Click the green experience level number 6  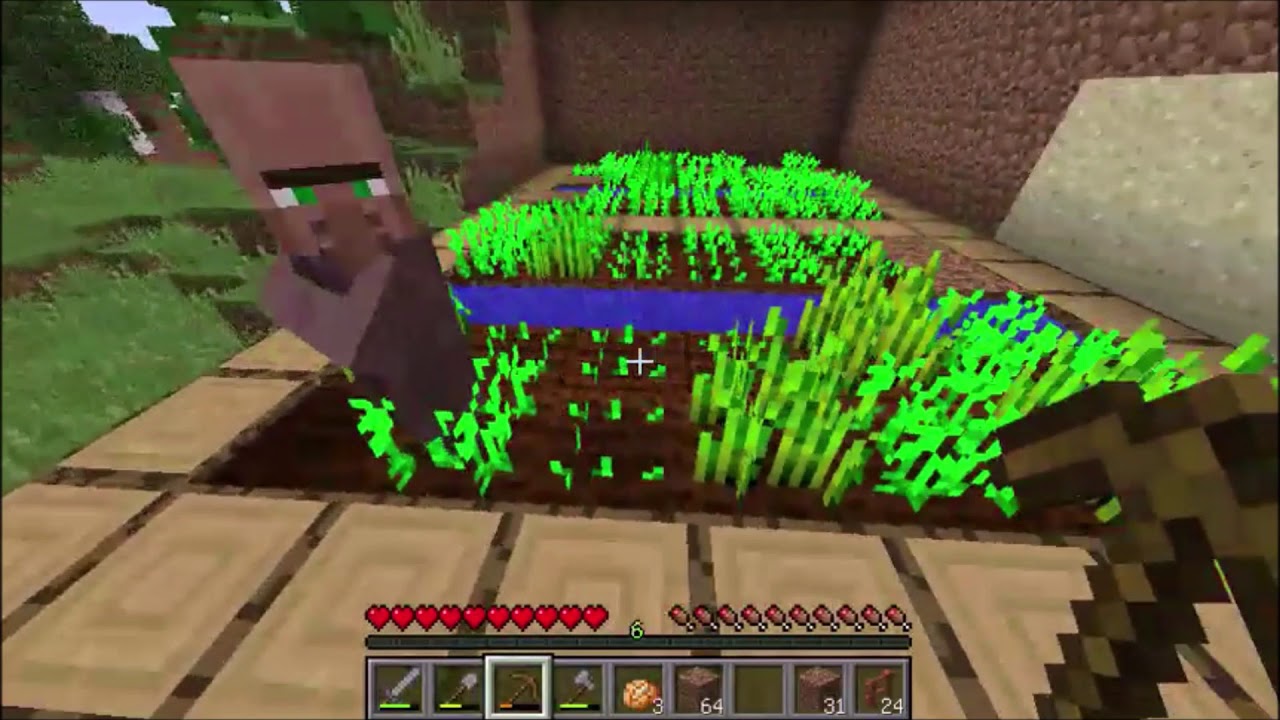635,629
